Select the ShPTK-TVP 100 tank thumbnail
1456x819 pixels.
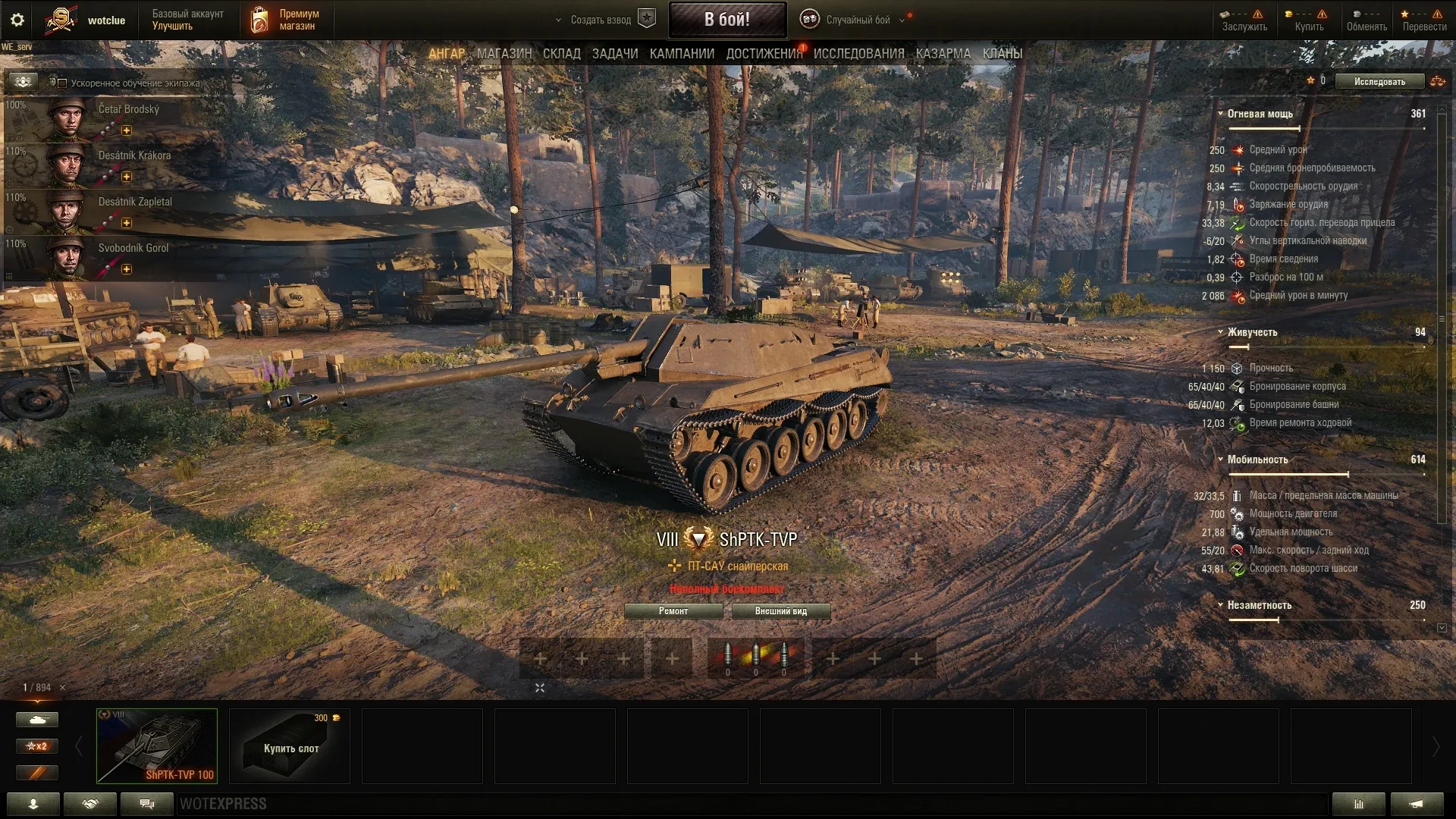pos(157,745)
